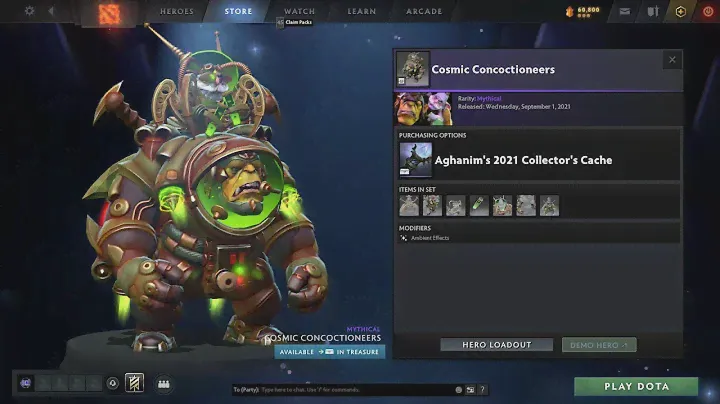Open the settings gear icon
Screen dimensions: 720x404
(x=29, y=11)
